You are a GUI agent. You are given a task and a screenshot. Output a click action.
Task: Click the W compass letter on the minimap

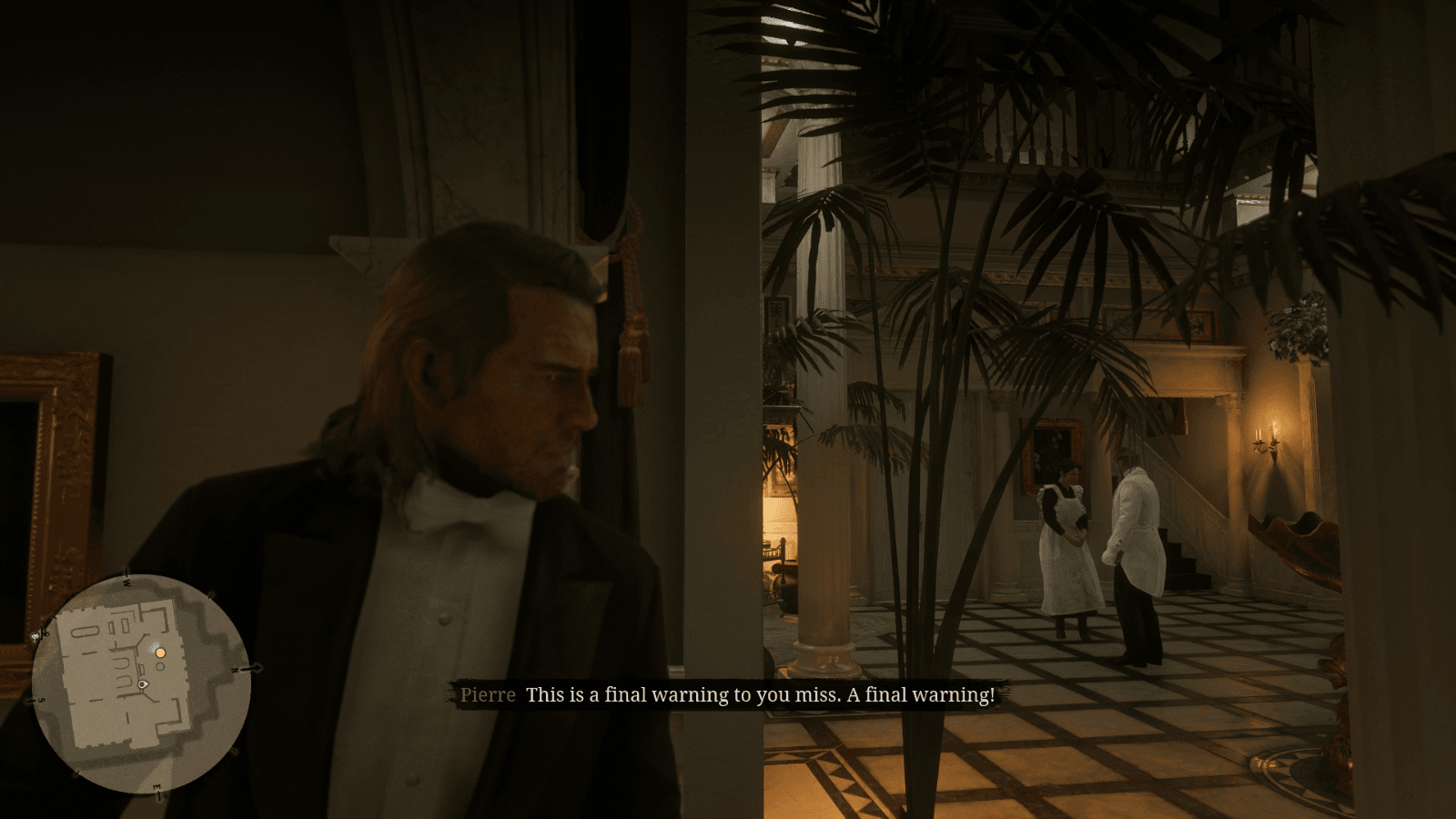(x=126, y=581)
